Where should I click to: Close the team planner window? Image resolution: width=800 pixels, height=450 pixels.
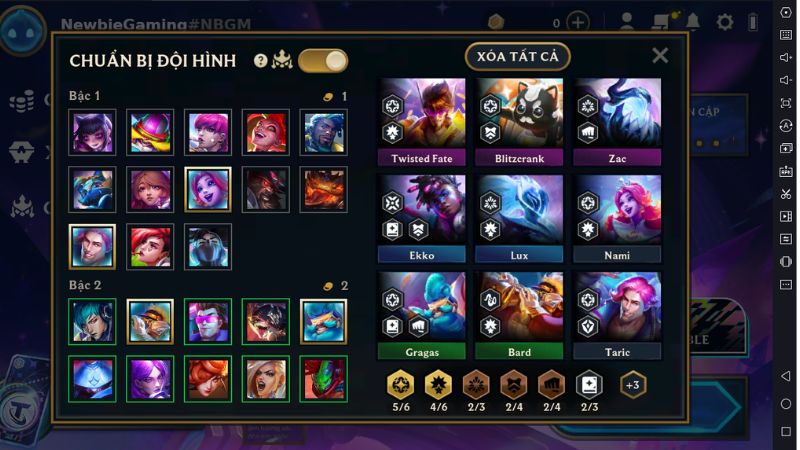[x=660, y=56]
